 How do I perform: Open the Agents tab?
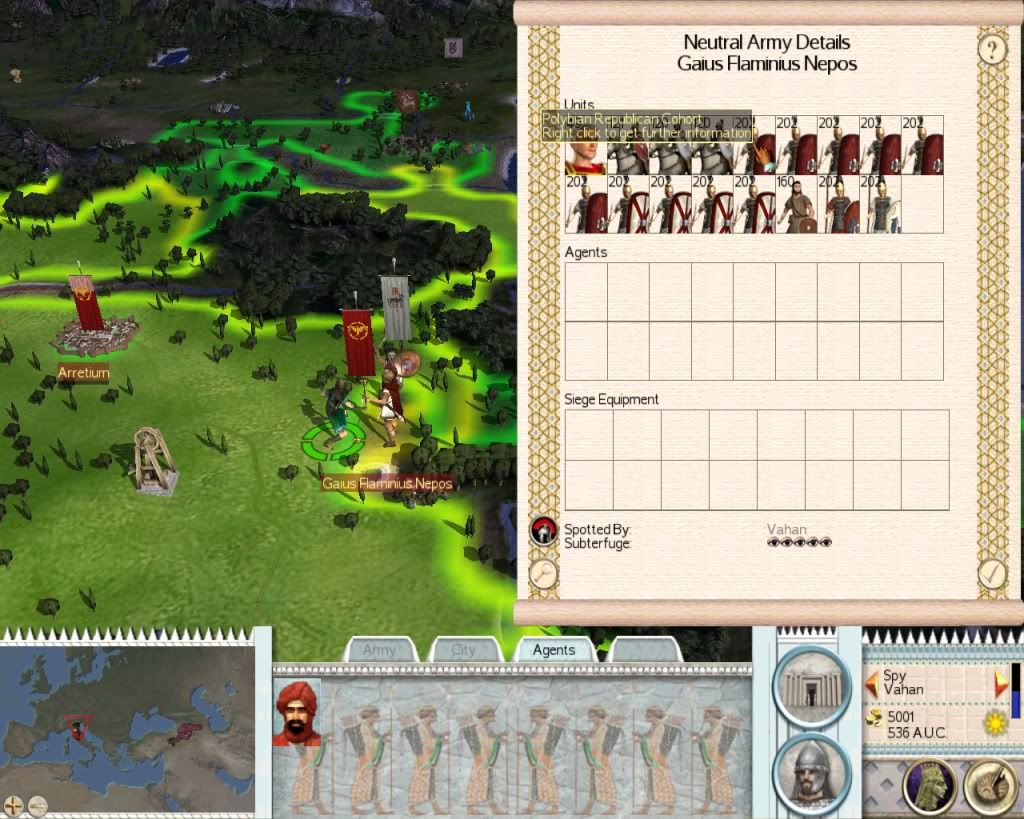554,650
